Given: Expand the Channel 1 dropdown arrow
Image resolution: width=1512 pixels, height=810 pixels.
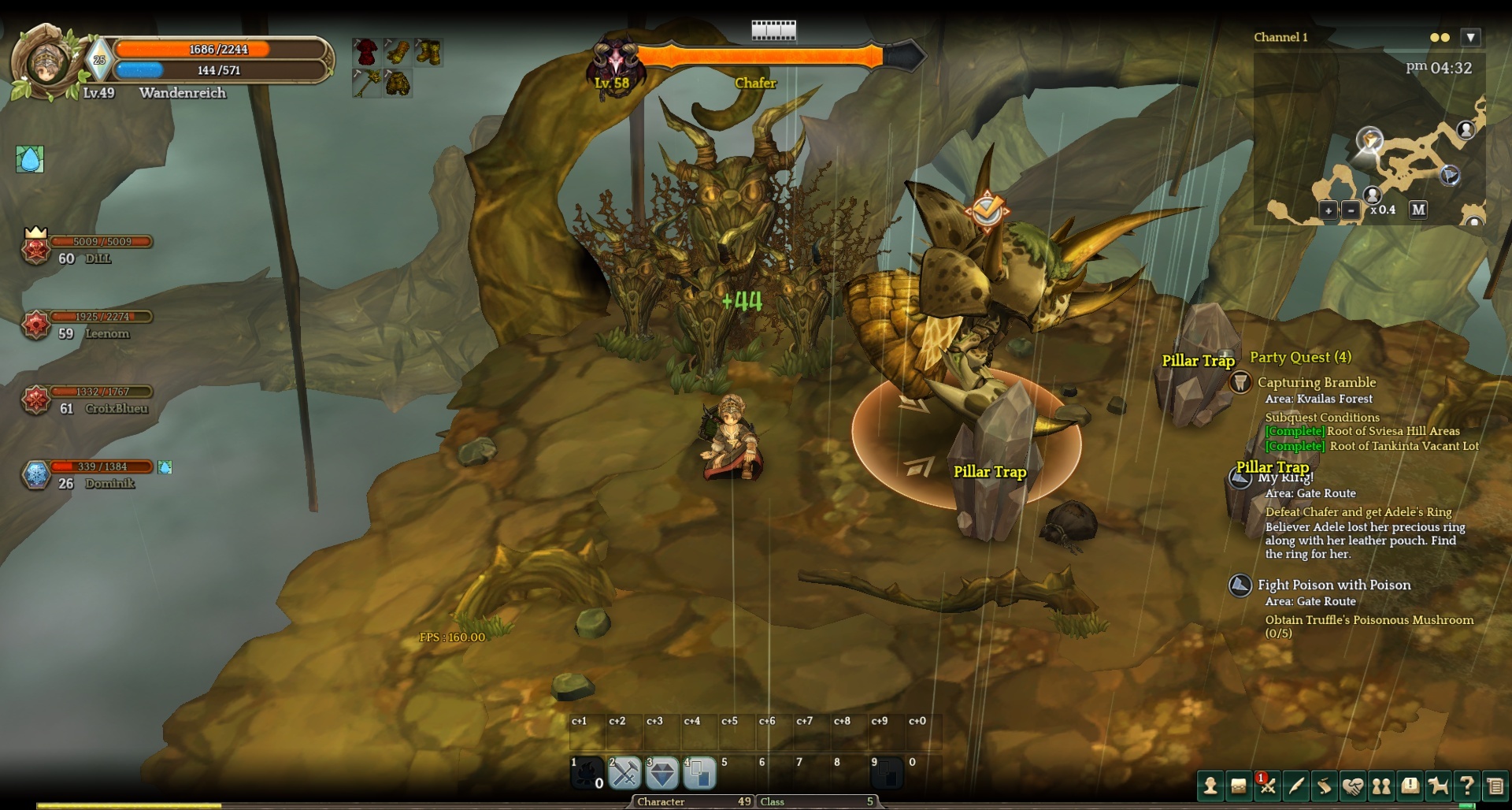Looking at the screenshot, I should coord(1470,37).
